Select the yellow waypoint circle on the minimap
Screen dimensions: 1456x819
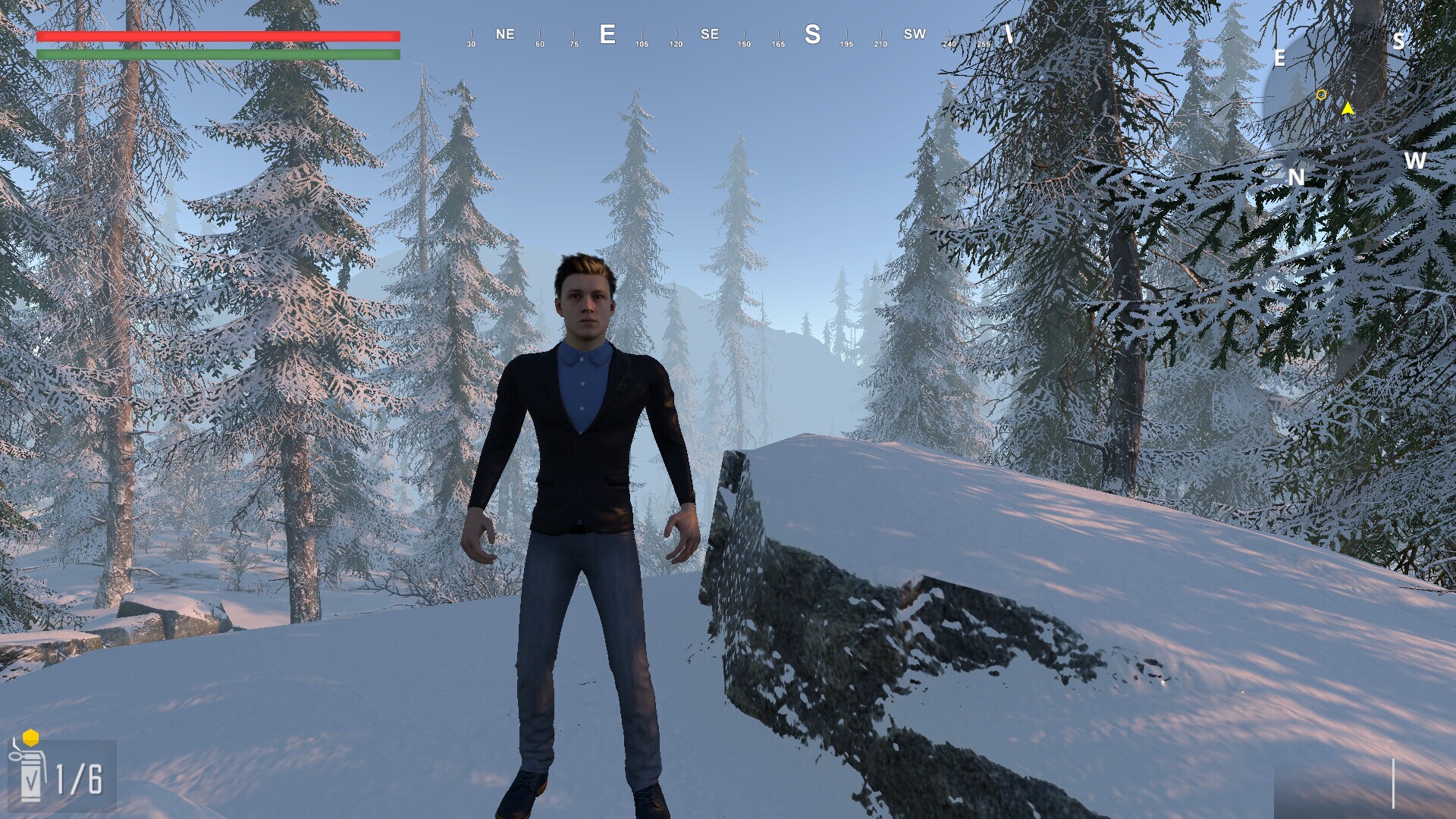pos(1321,95)
